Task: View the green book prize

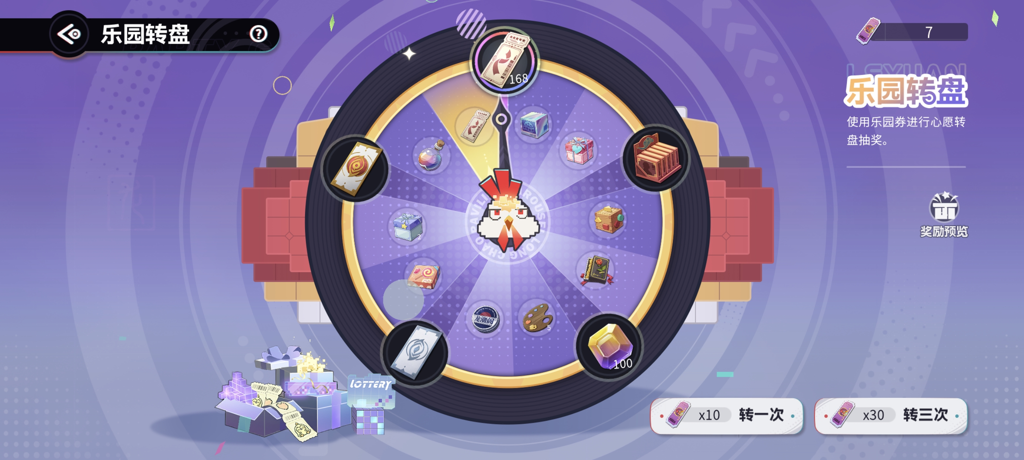Action: coord(596,269)
